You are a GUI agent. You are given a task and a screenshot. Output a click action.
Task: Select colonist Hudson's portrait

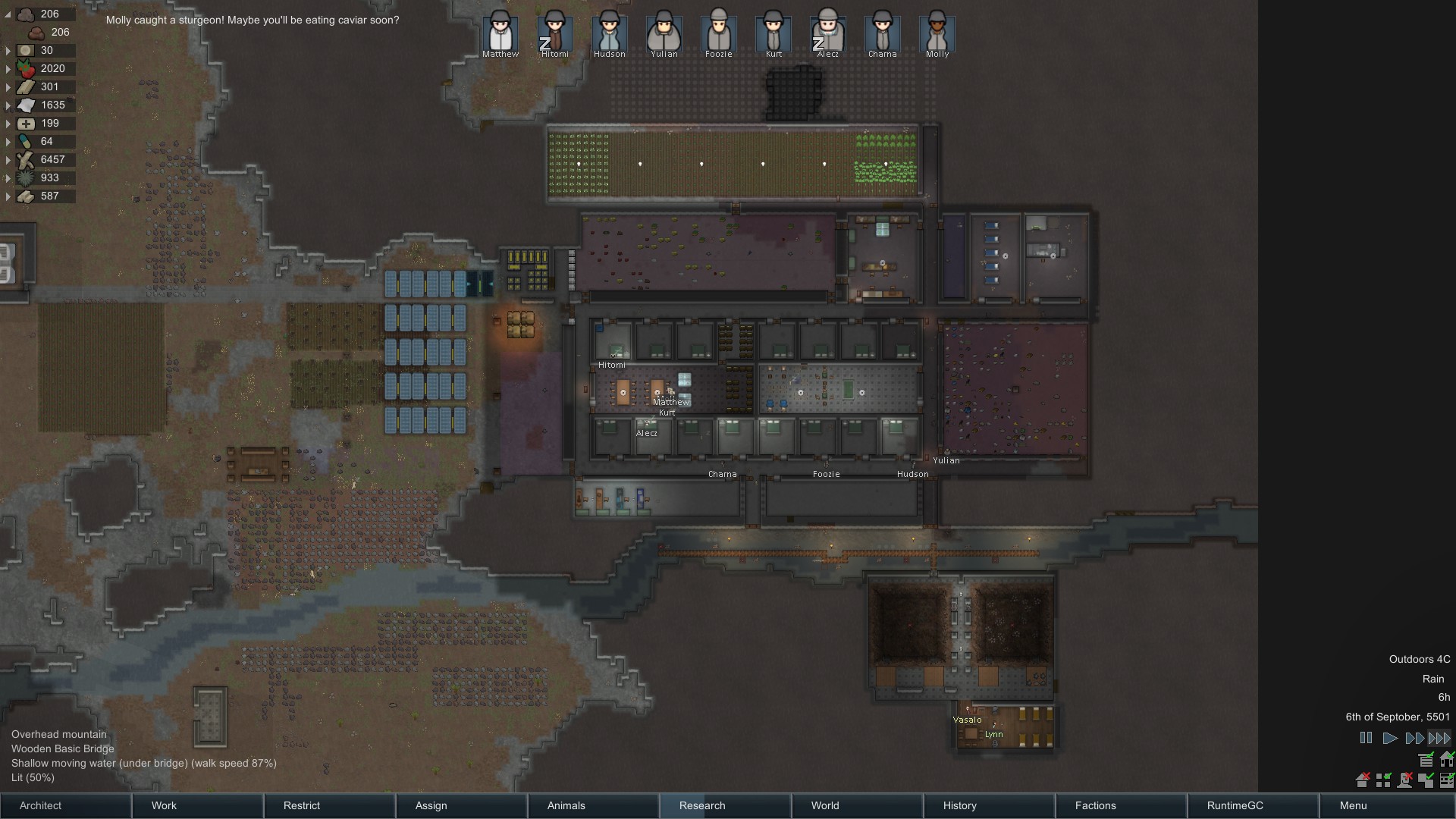[x=610, y=33]
